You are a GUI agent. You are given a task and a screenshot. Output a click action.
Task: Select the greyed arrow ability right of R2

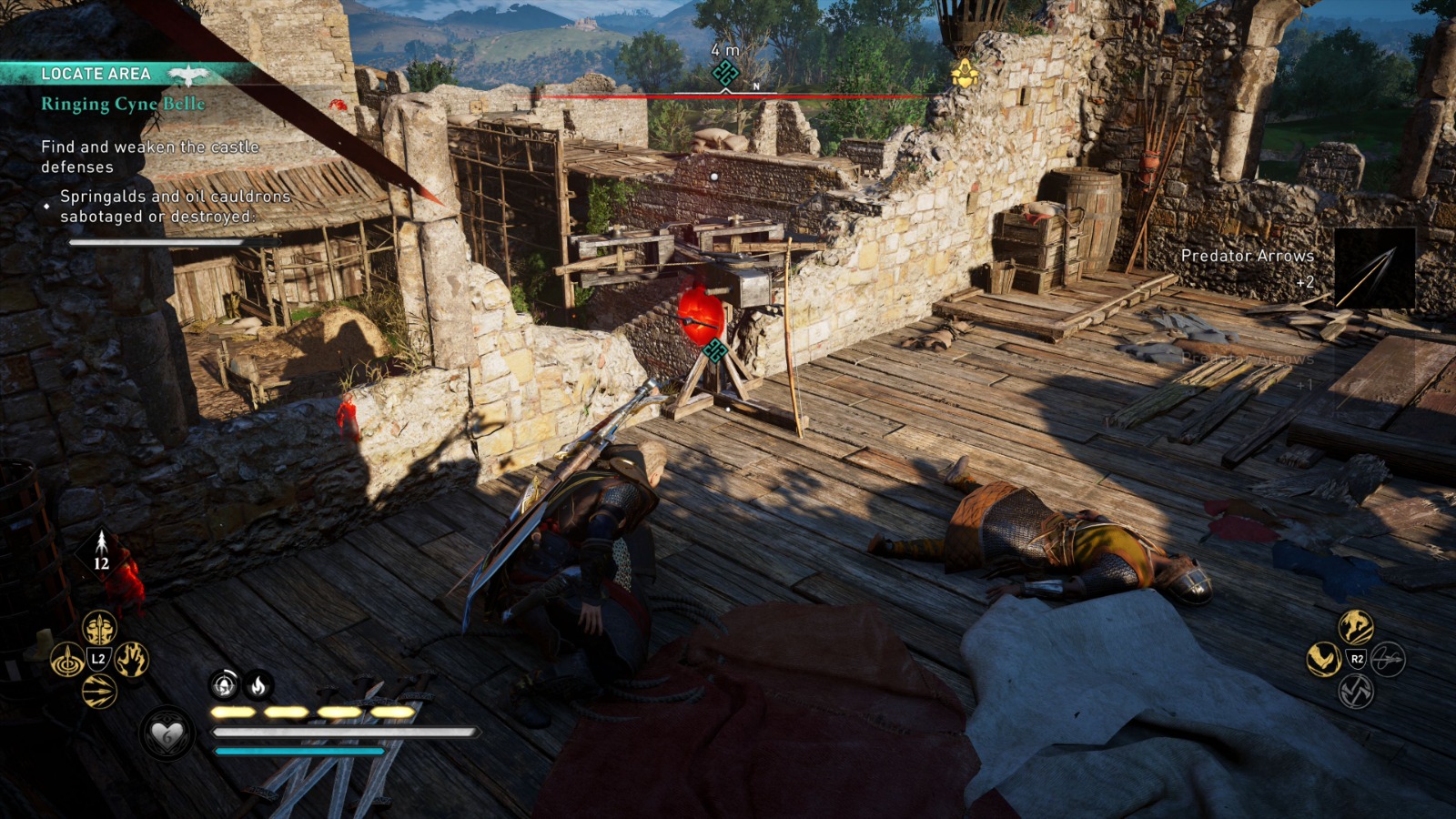click(x=1388, y=659)
